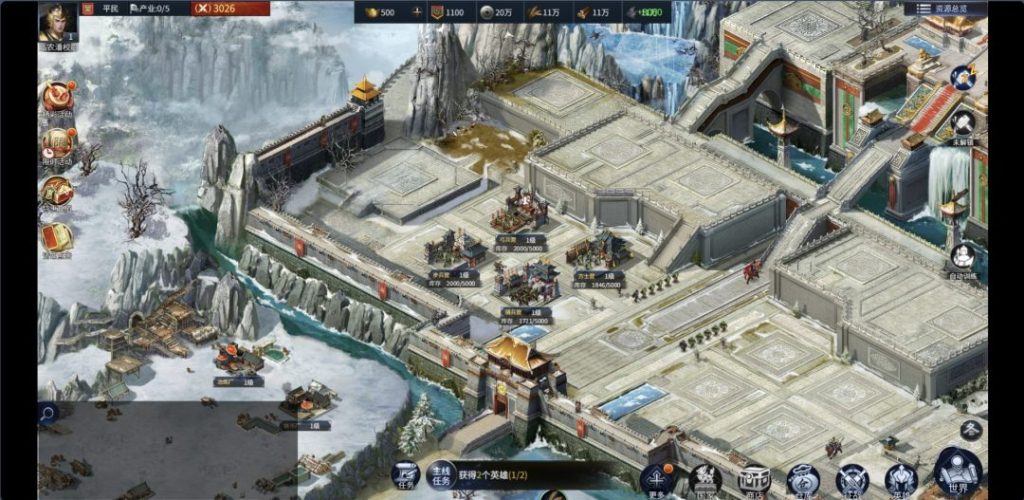
Task: Open the player avatar profile
Action: pyautogui.click(x=59, y=22)
